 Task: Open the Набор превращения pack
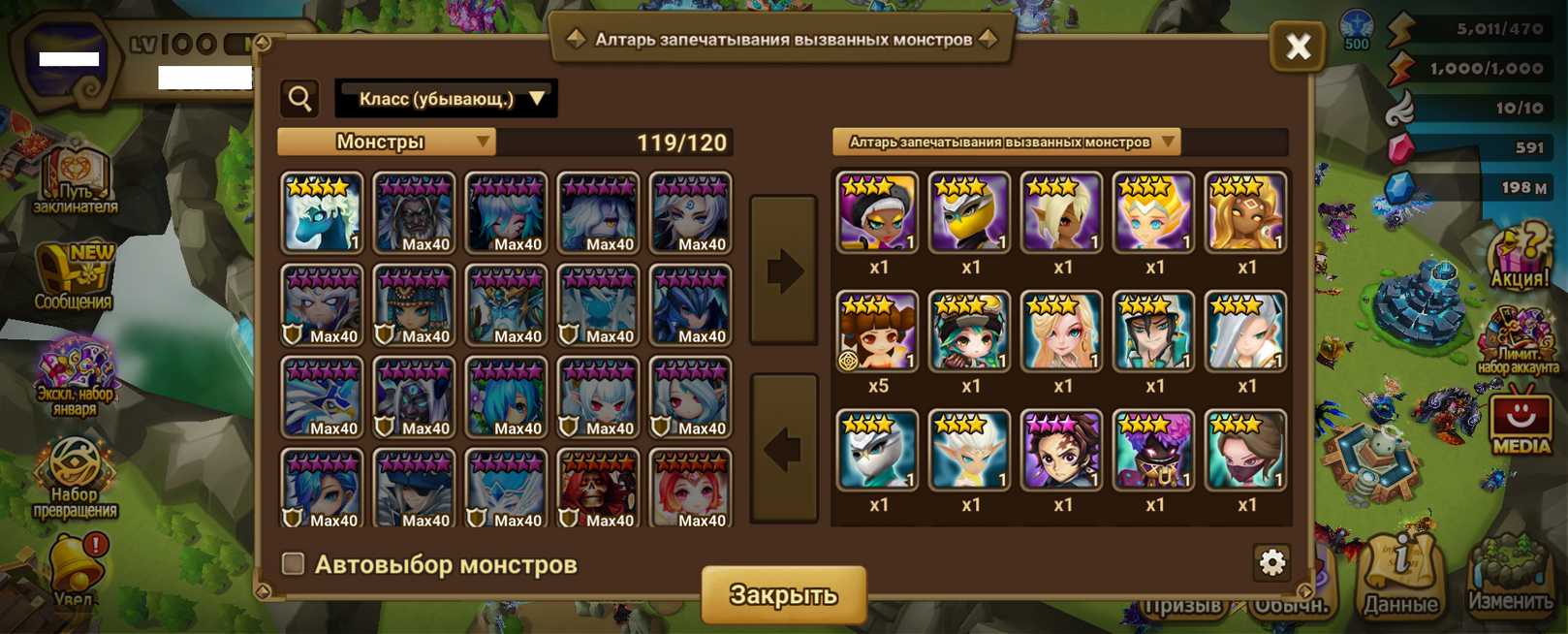(76, 480)
